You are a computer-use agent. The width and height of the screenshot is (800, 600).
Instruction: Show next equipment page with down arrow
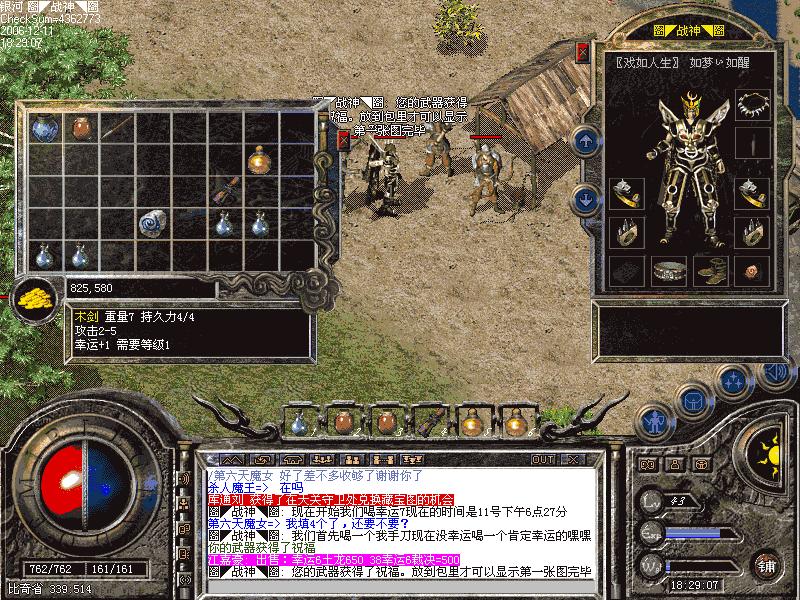click(586, 198)
